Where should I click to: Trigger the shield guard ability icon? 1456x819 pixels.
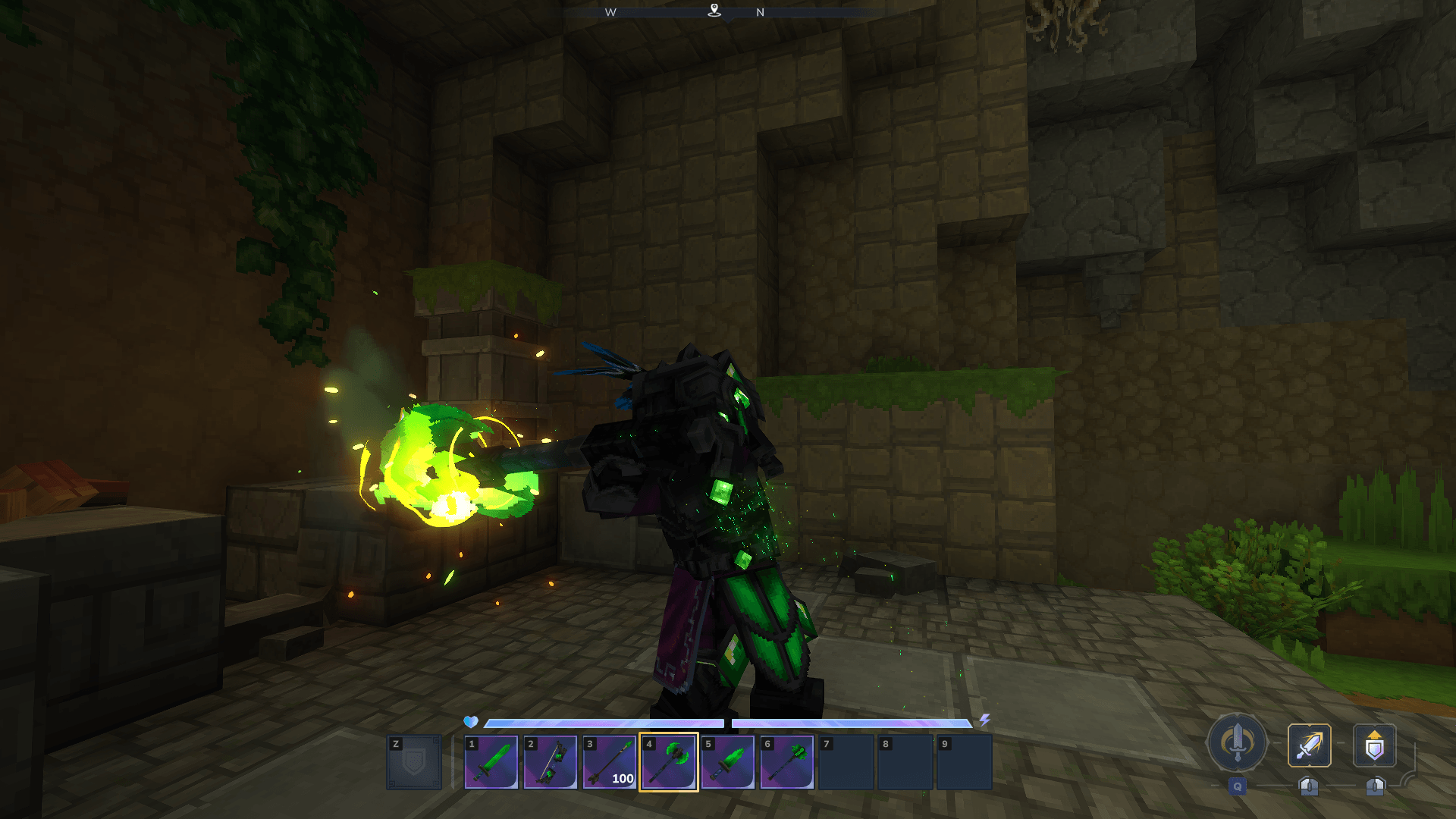pyautogui.click(x=1375, y=745)
